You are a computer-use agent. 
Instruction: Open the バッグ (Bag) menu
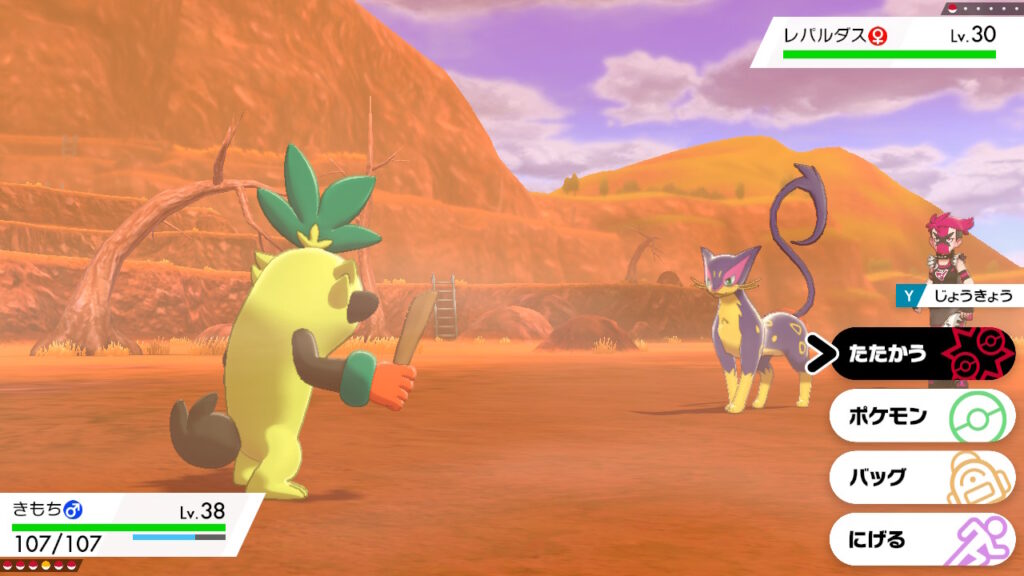[922, 478]
